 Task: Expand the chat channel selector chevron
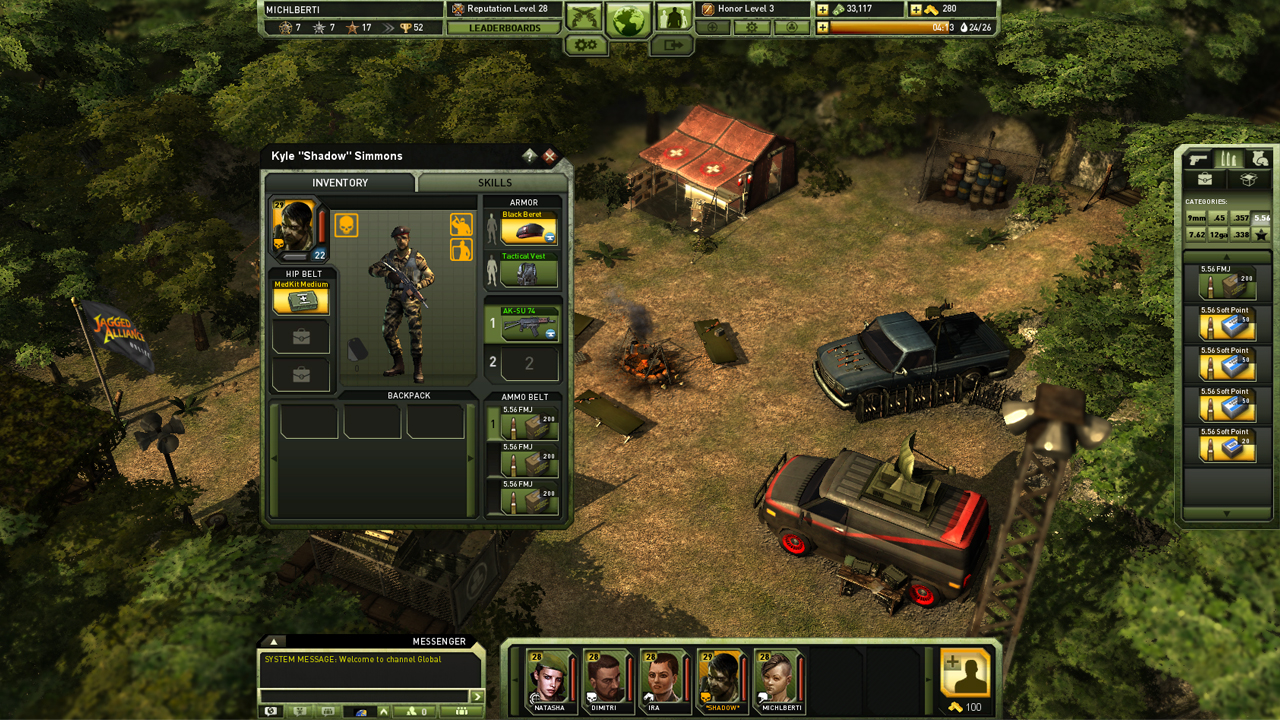pyautogui.click(x=384, y=711)
